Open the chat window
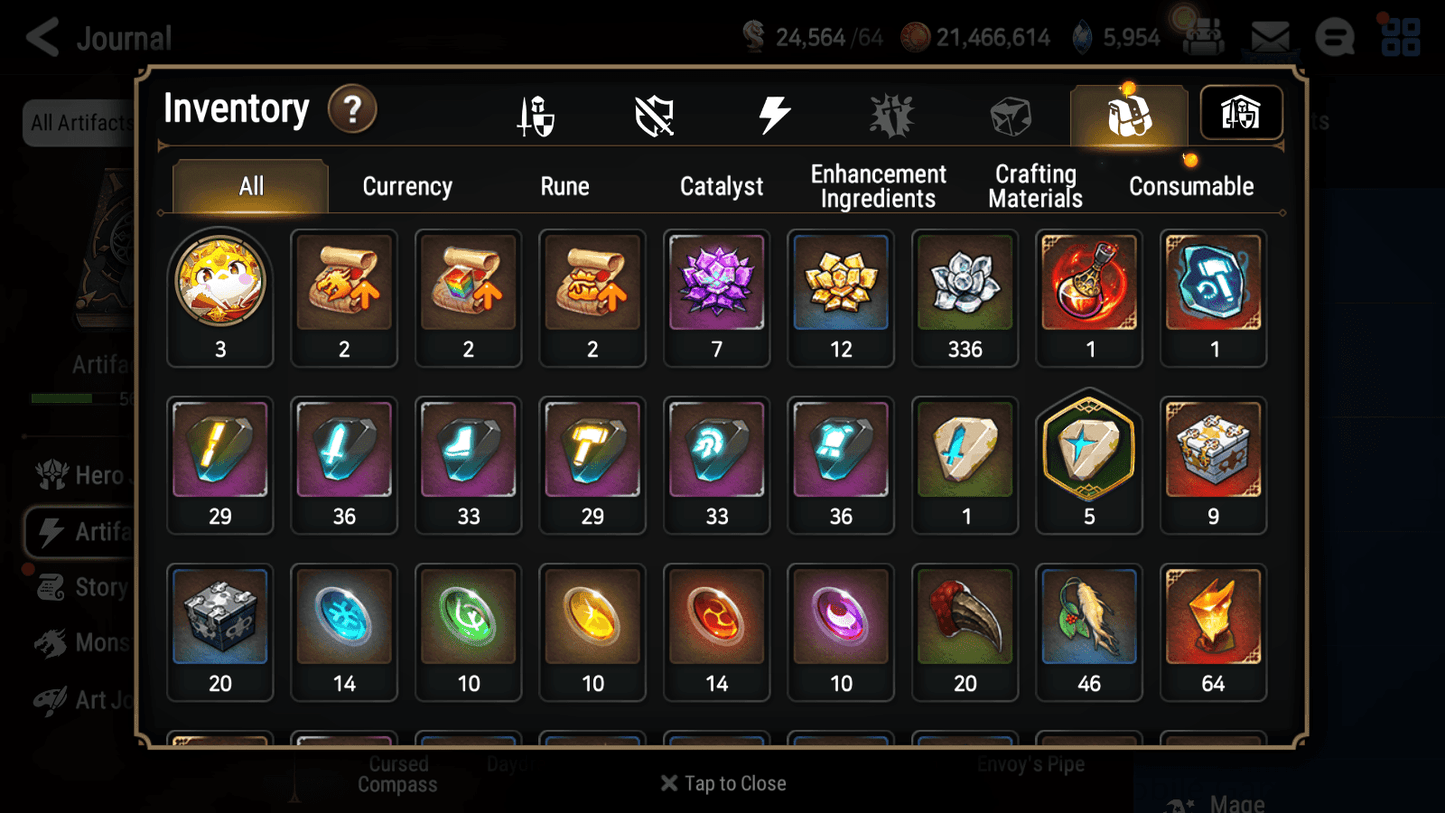 (x=1334, y=36)
